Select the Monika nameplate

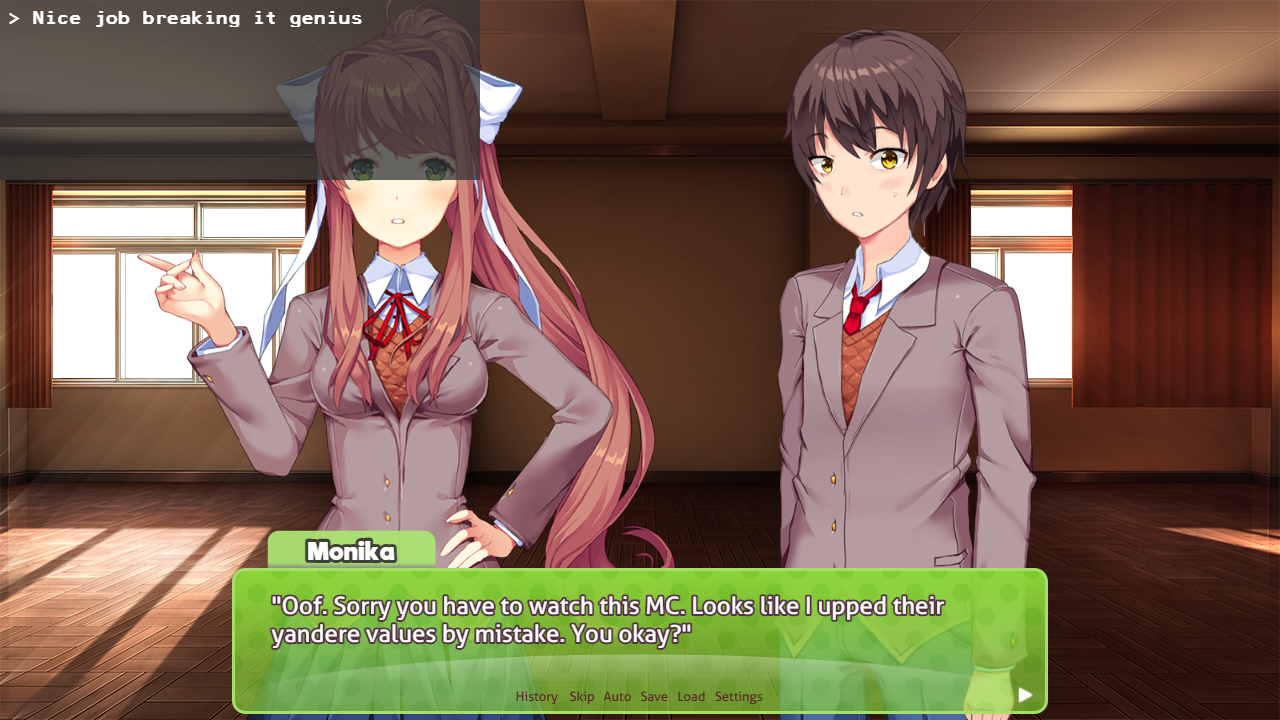point(351,552)
